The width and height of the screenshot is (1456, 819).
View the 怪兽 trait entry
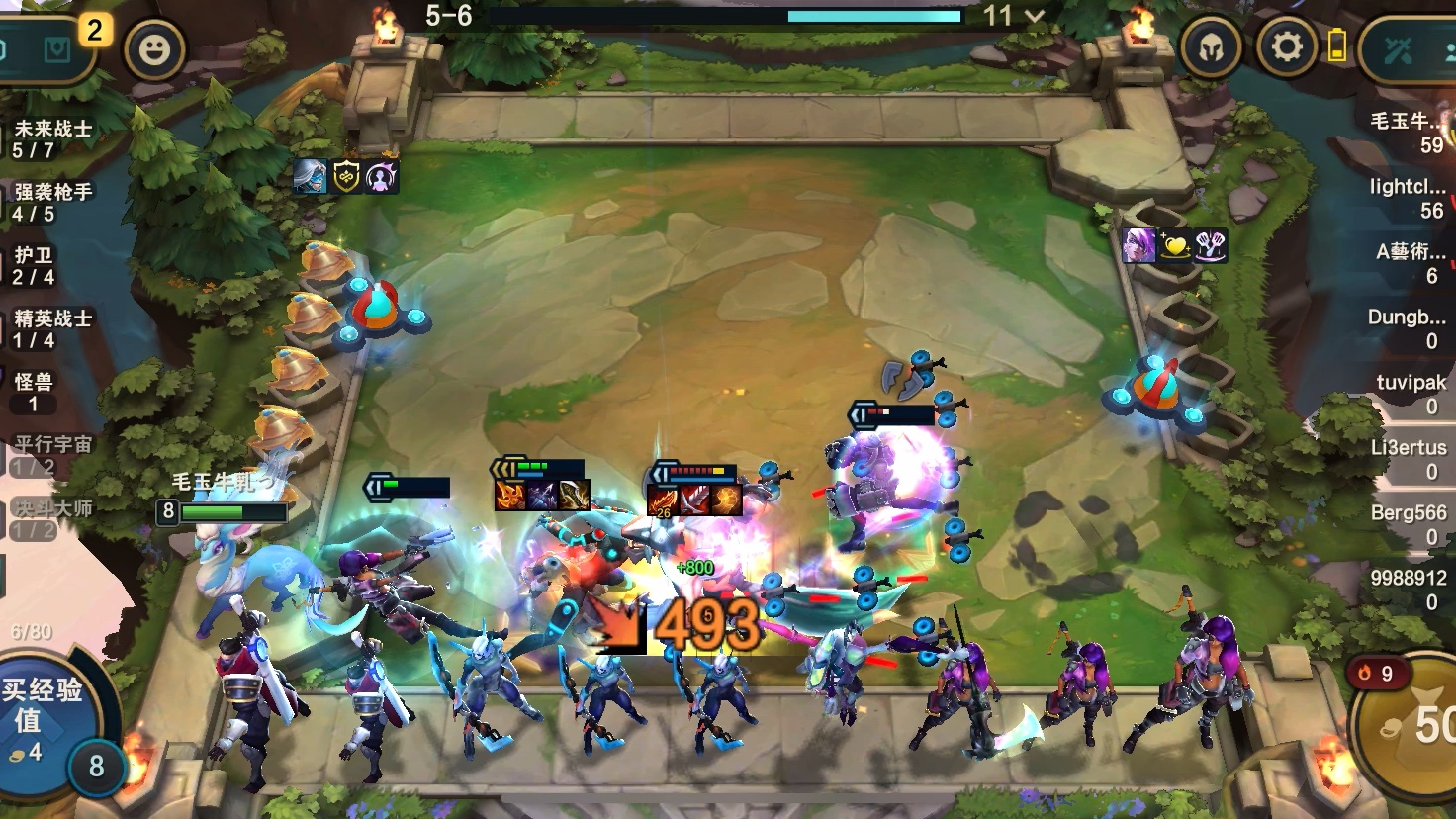(x=34, y=392)
